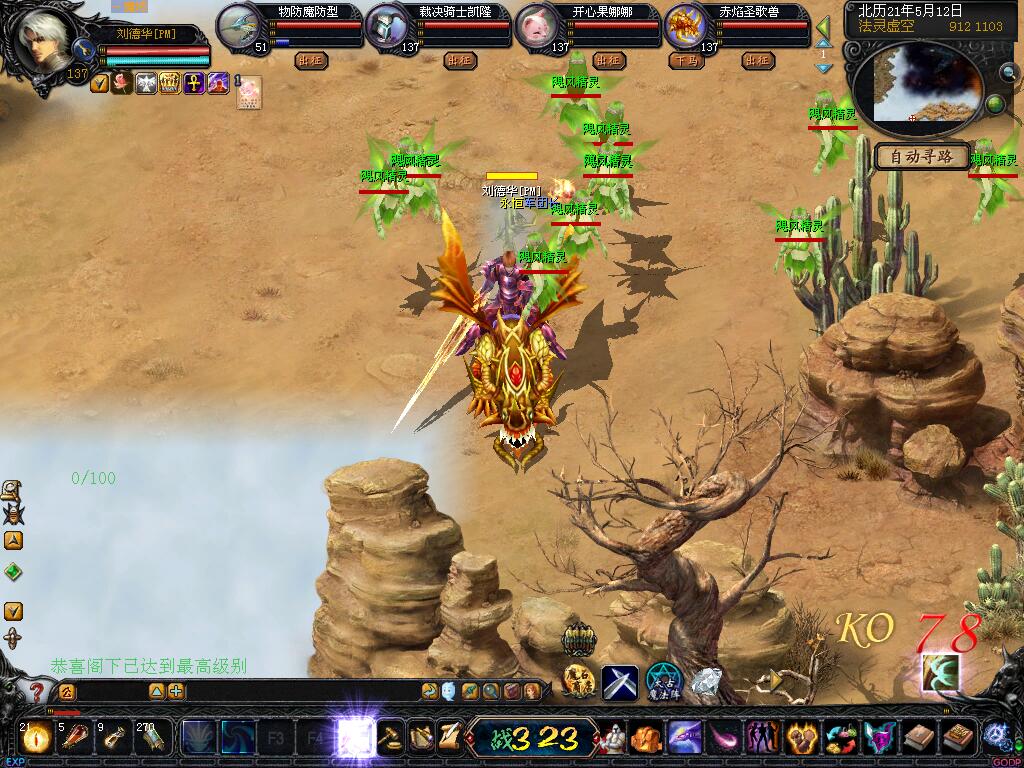Click the 赤焰圣歌兽 mount portrait

pos(686,26)
